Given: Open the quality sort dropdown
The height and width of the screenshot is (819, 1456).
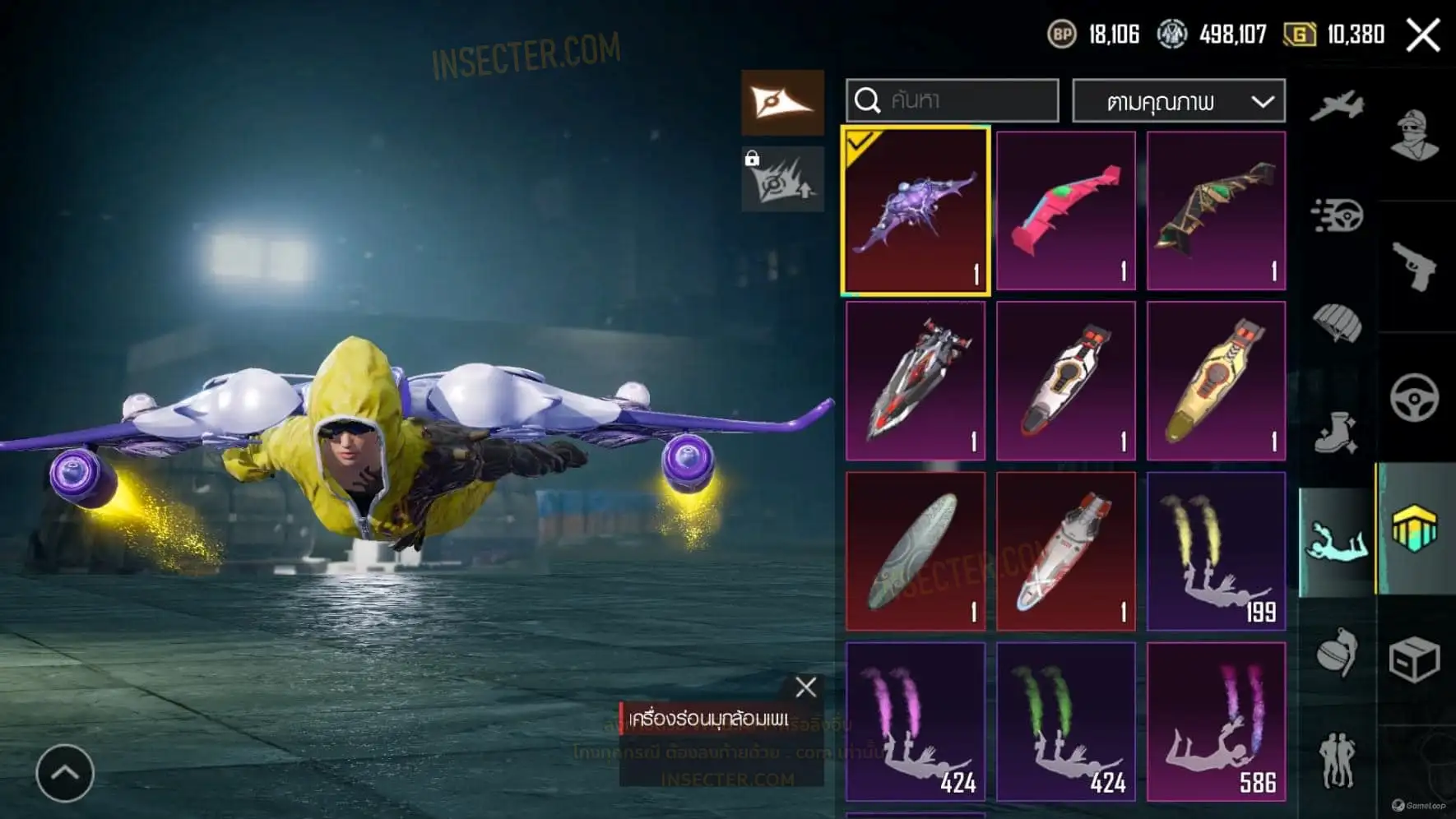Looking at the screenshot, I should click(1178, 102).
